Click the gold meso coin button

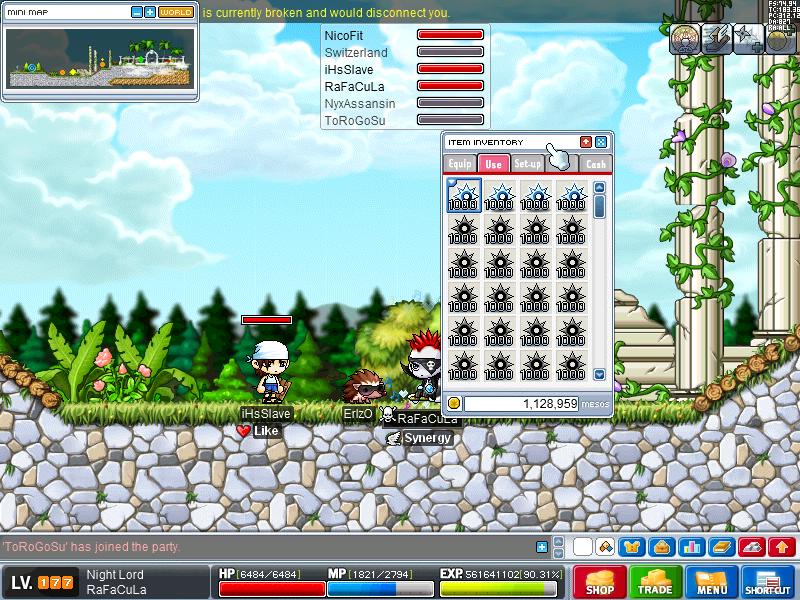(454, 403)
